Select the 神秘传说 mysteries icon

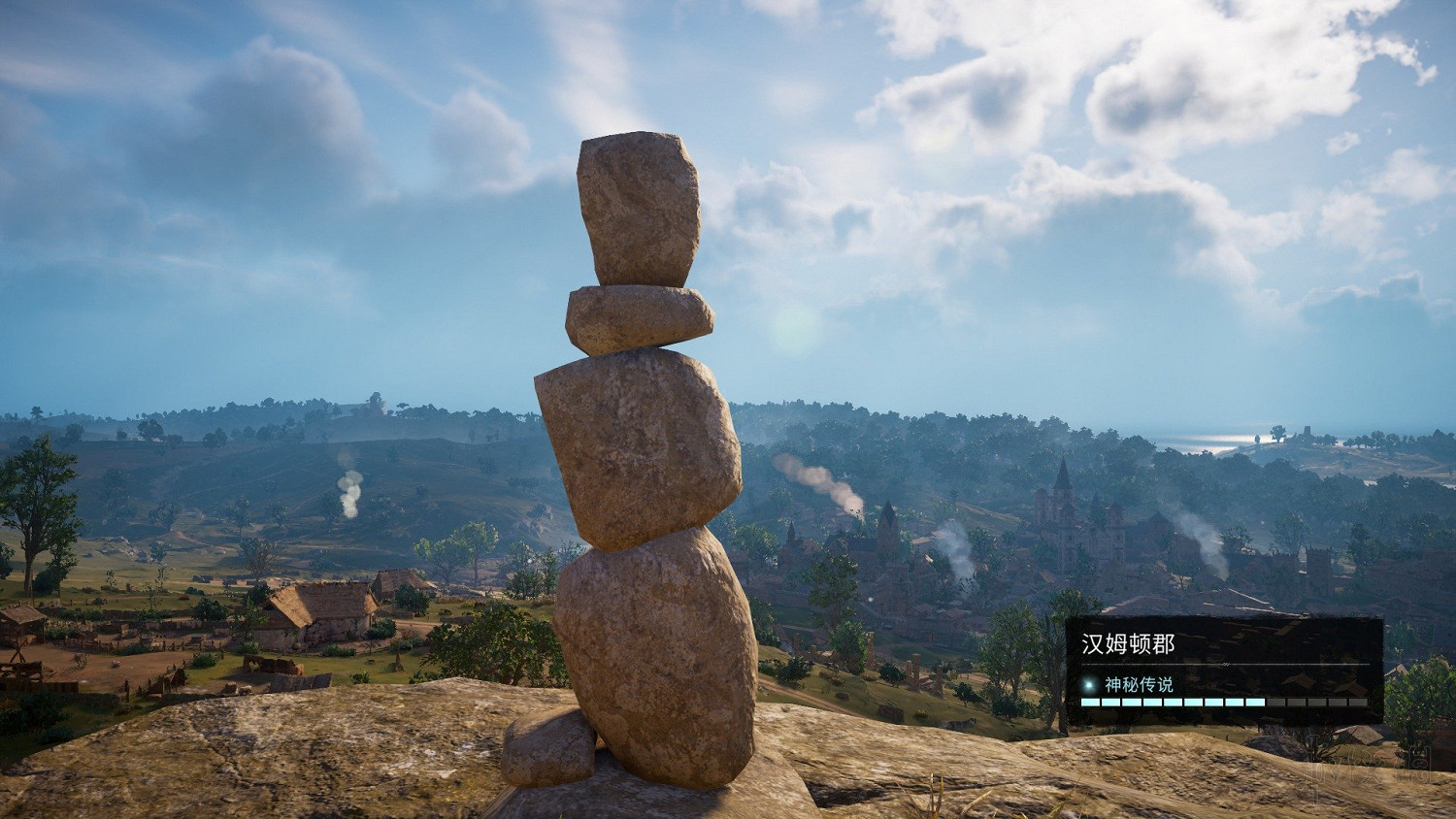point(1089,684)
